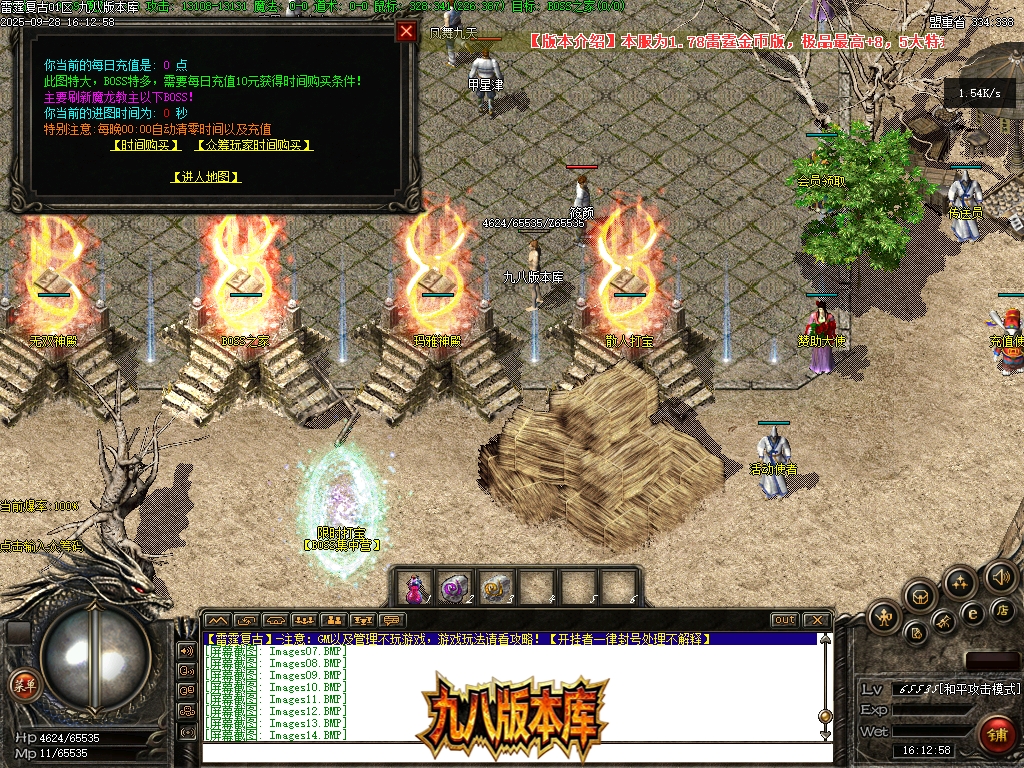
Task: Enter the map via 进入地图
Action: click(x=206, y=177)
